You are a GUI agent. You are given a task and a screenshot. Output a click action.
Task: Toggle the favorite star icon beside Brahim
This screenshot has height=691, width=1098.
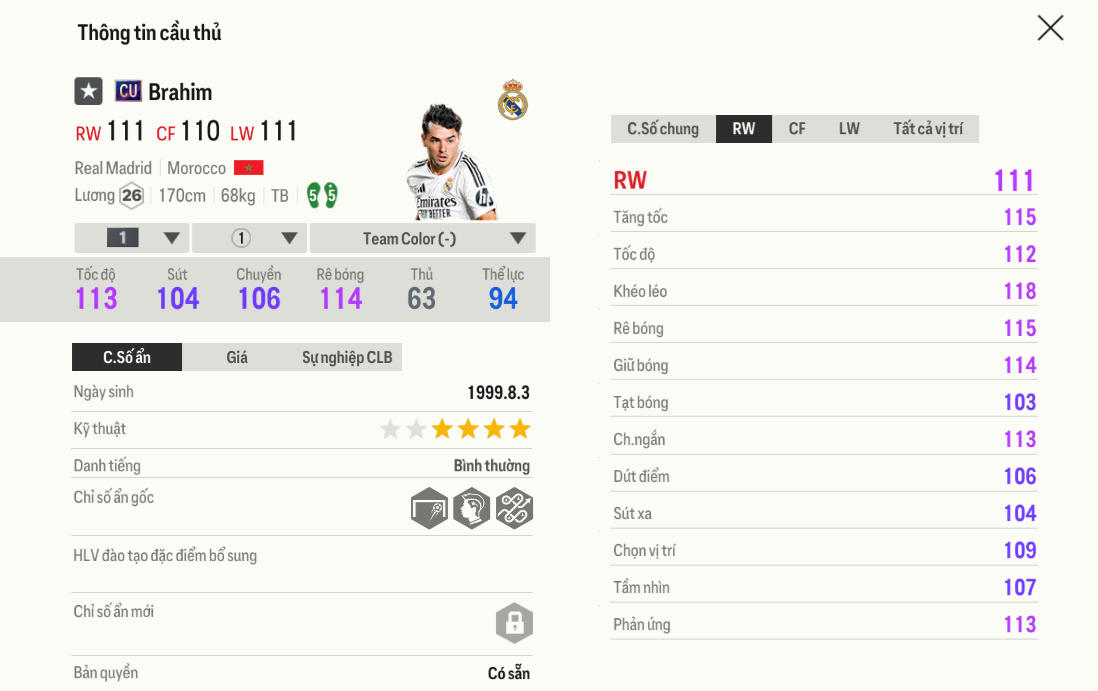(89, 91)
